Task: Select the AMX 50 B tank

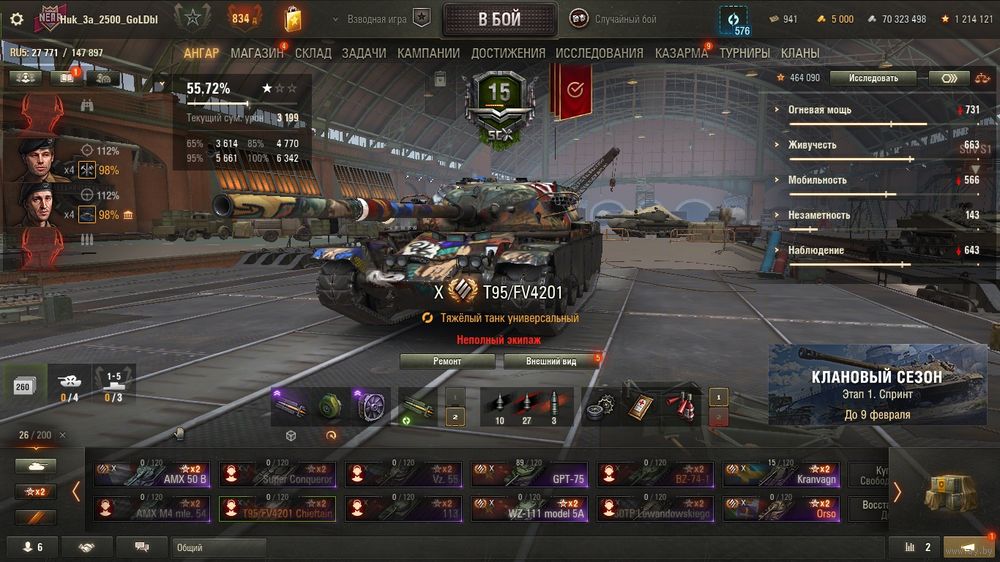Action: coord(153,474)
